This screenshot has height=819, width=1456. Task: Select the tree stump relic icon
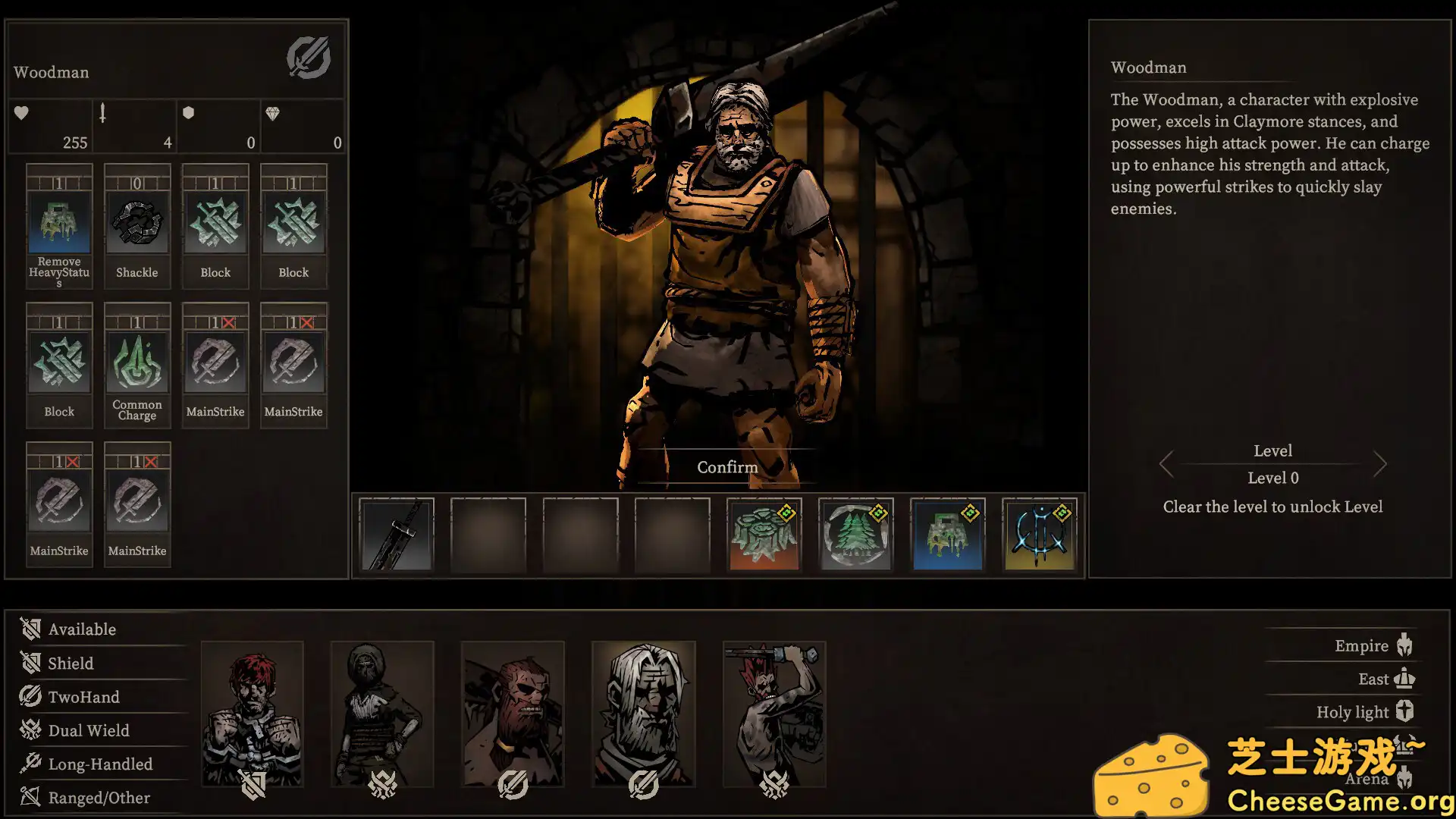point(764,535)
